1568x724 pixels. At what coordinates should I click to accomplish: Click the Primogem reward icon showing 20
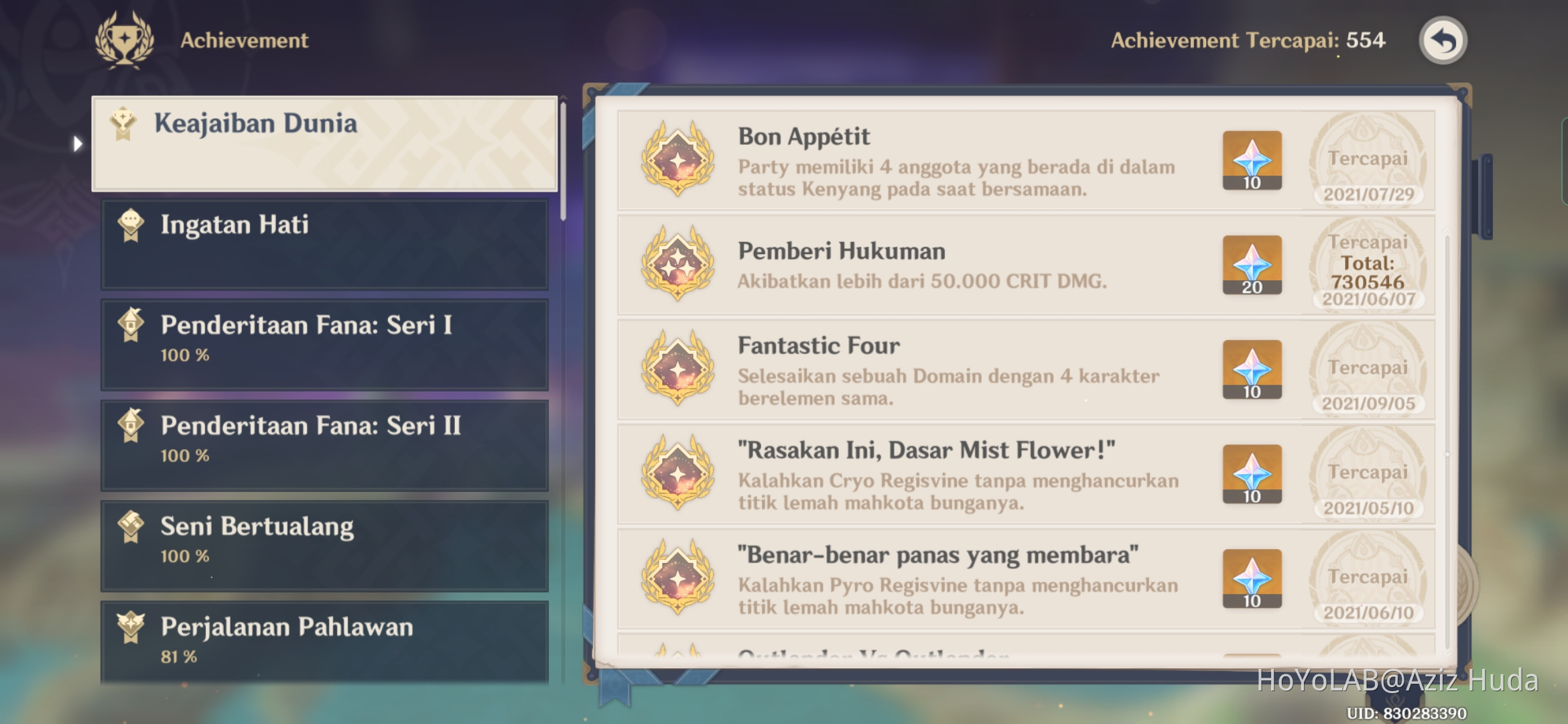1252,265
